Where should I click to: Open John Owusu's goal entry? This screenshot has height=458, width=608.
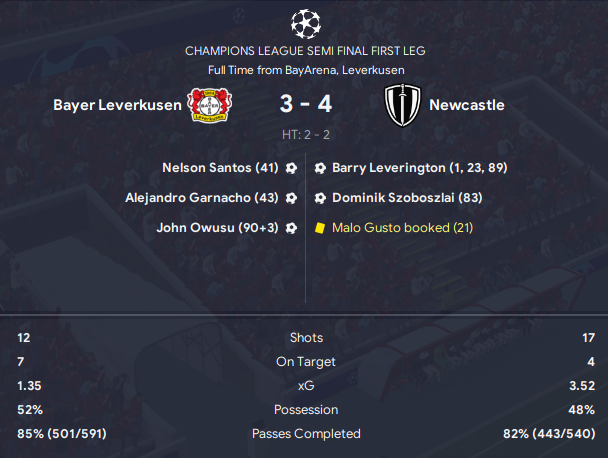(217, 228)
